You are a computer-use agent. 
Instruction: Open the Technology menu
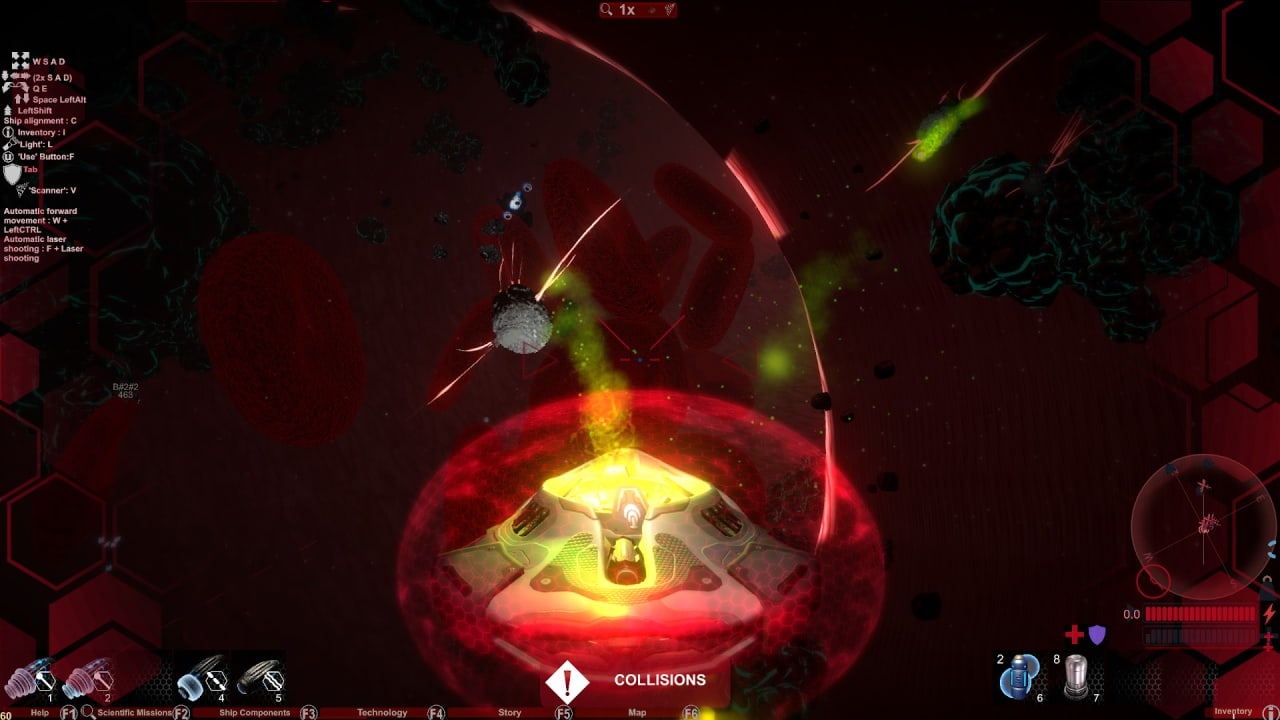[x=382, y=713]
